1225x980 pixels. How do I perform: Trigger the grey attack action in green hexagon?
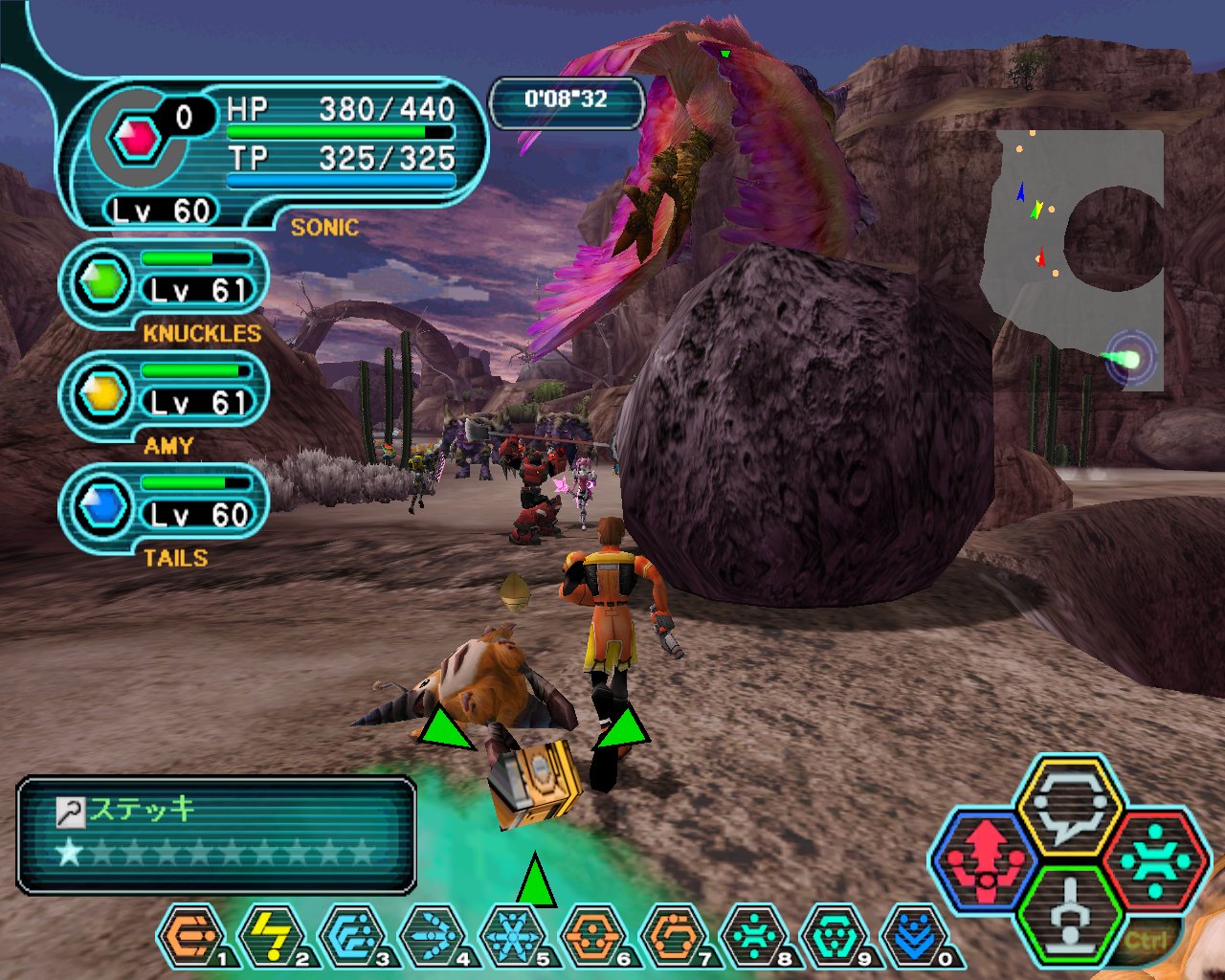(x=1069, y=912)
